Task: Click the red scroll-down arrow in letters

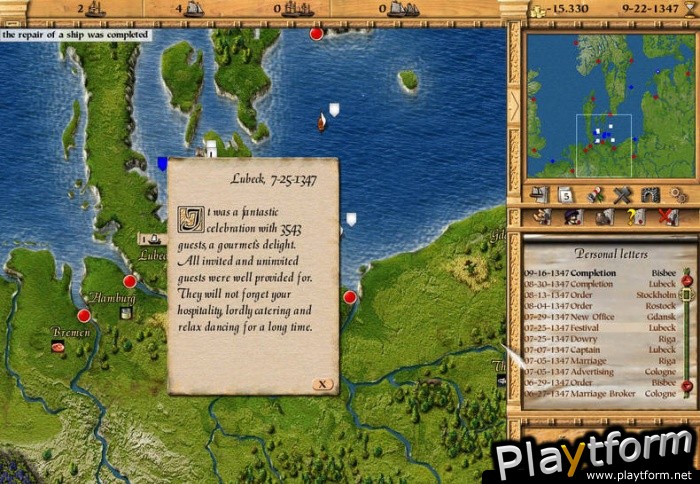Action: click(687, 386)
